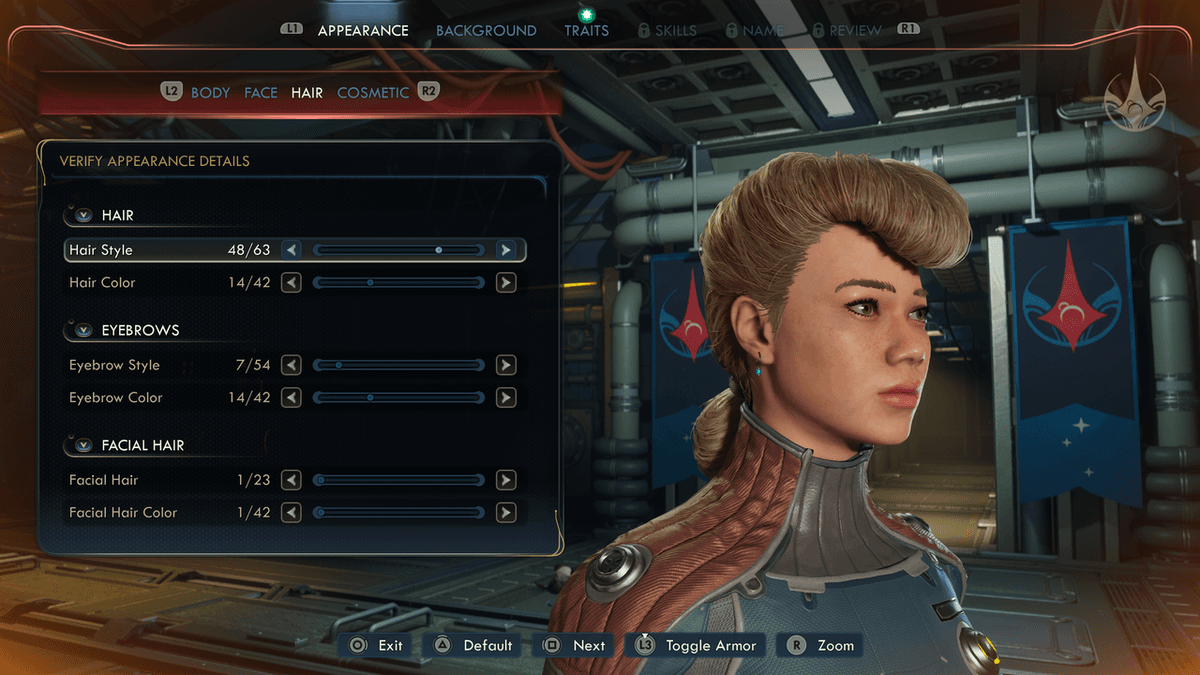This screenshot has width=1200, height=675.
Task: Click the previous Hair Style arrow
Action: coord(291,250)
